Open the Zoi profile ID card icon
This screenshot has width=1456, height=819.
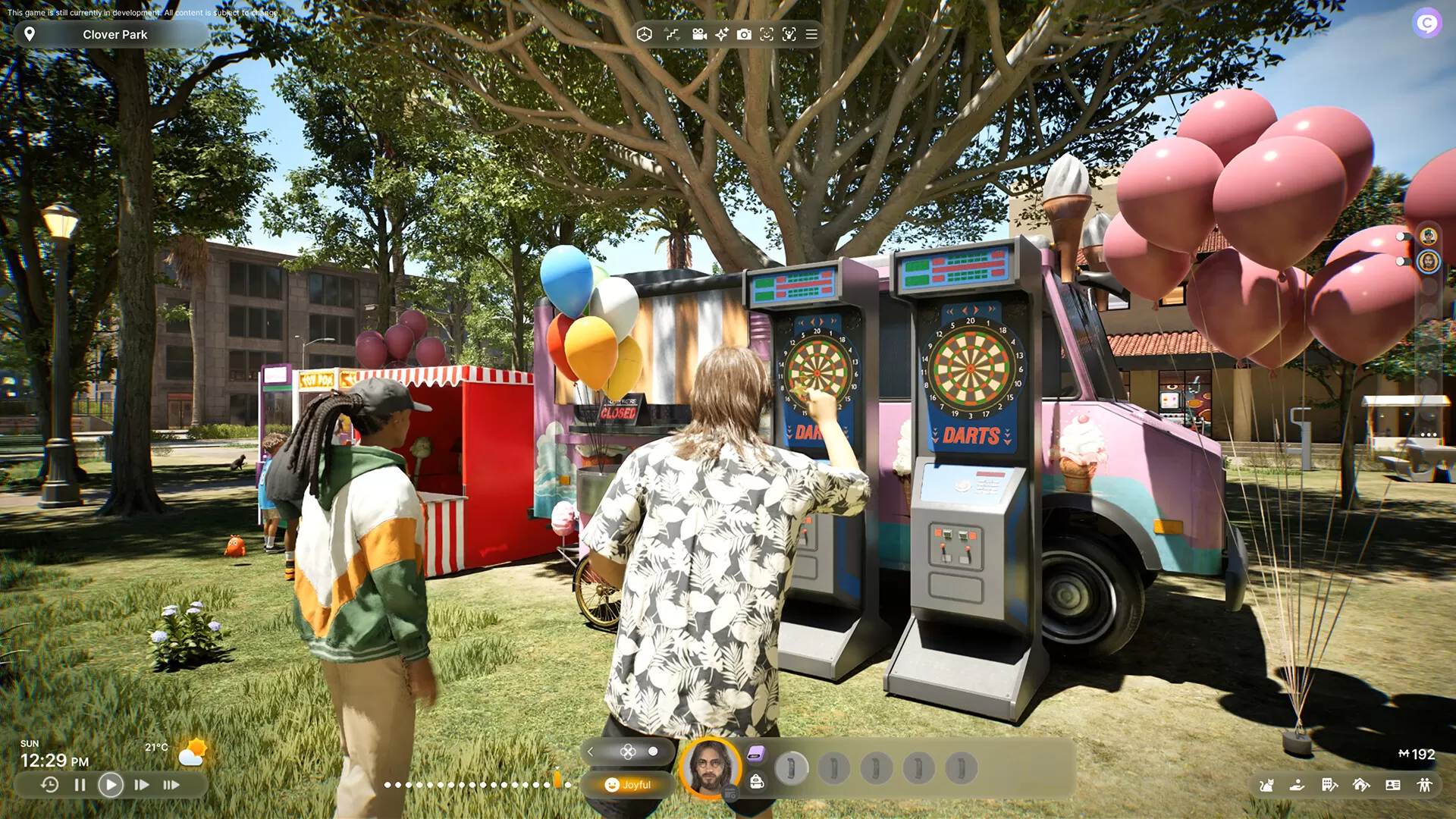point(1393,784)
